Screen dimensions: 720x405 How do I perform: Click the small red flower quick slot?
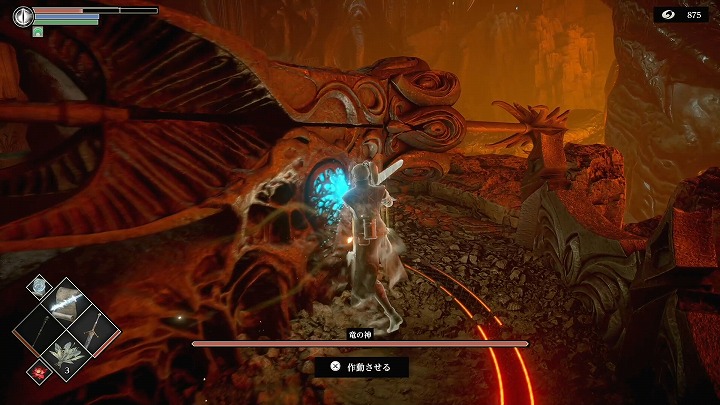37,370
